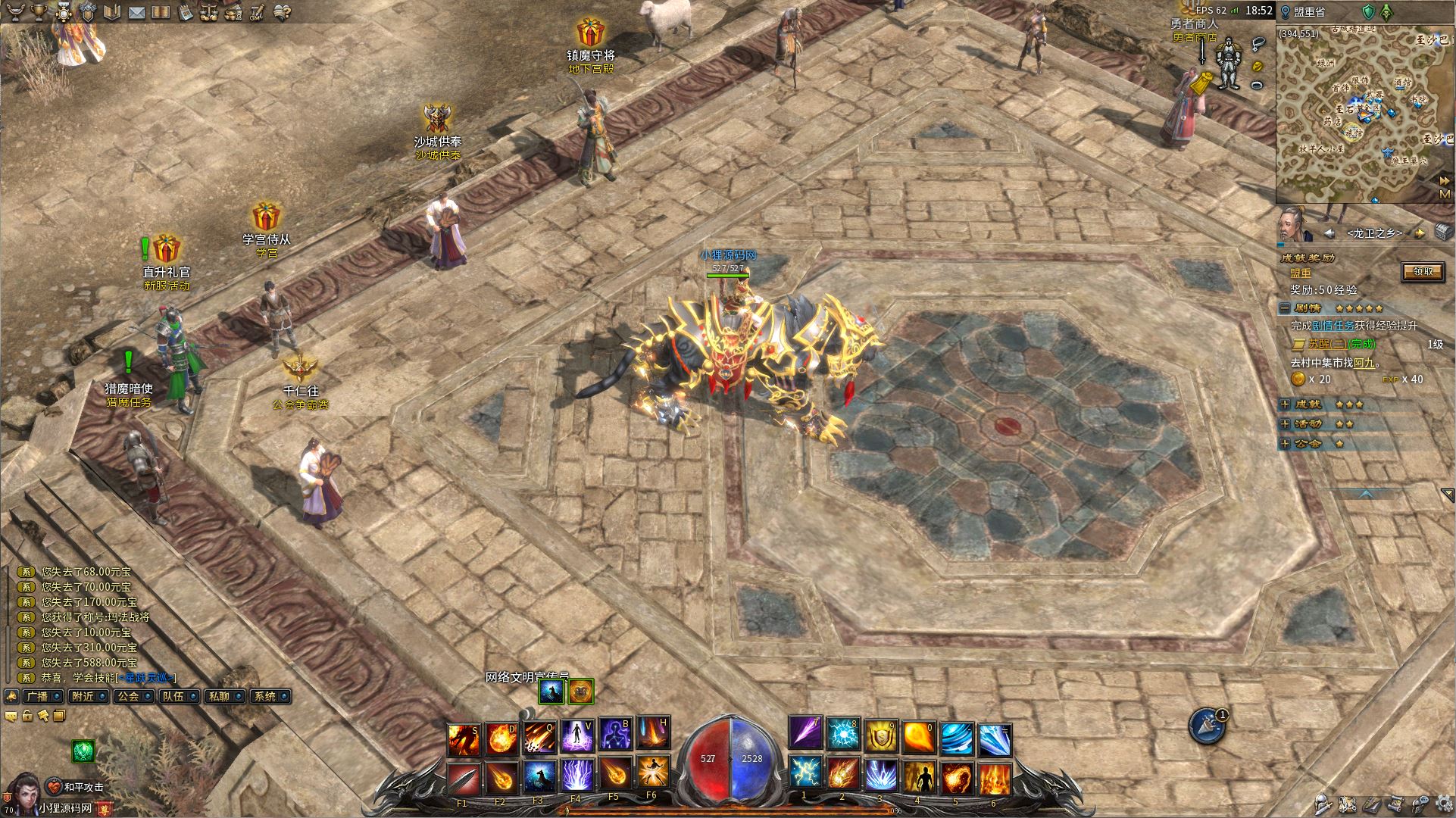Viewport: 1456px width, 818px height.
Task: Claim the achievement reward with 领取 button
Action: click(1422, 271)
